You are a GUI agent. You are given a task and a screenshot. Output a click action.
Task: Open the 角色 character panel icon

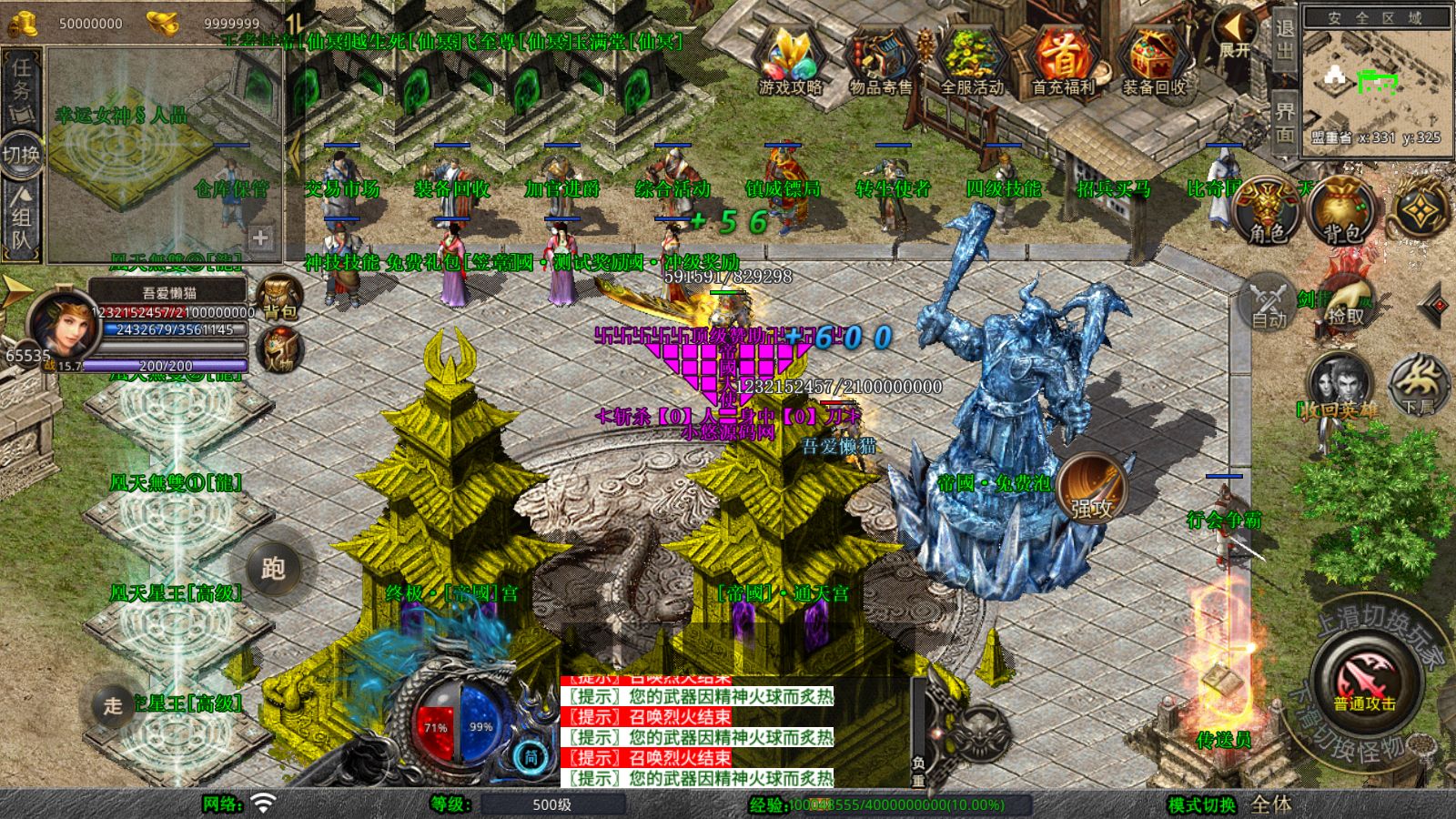pyautogui.click(x=1264, y=208)
